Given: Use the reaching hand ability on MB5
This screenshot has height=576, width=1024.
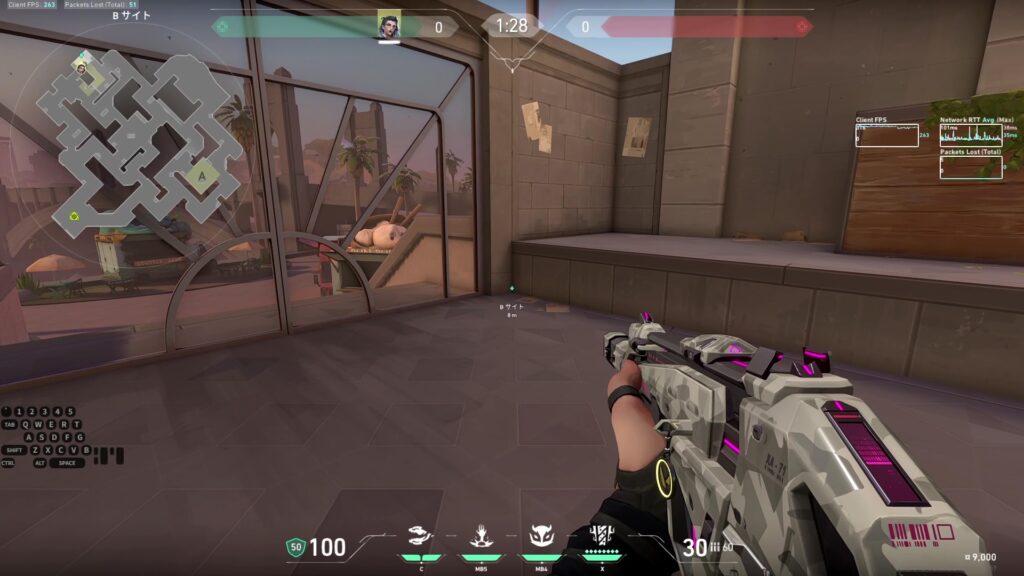Looking at the screenshot, I should tap(480, 537).
